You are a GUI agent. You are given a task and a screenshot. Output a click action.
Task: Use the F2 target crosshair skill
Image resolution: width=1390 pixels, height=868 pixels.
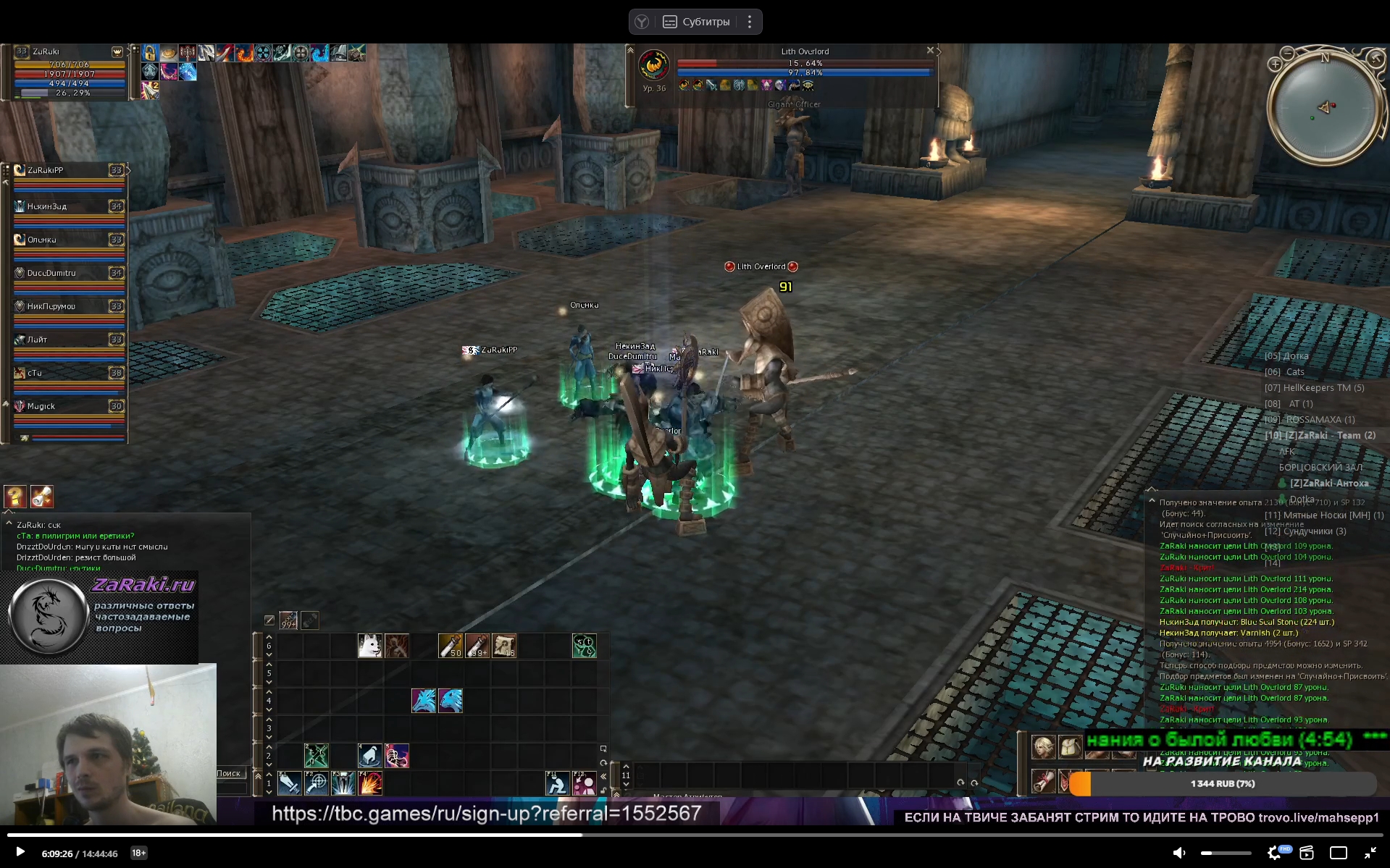tap(317, 783)
